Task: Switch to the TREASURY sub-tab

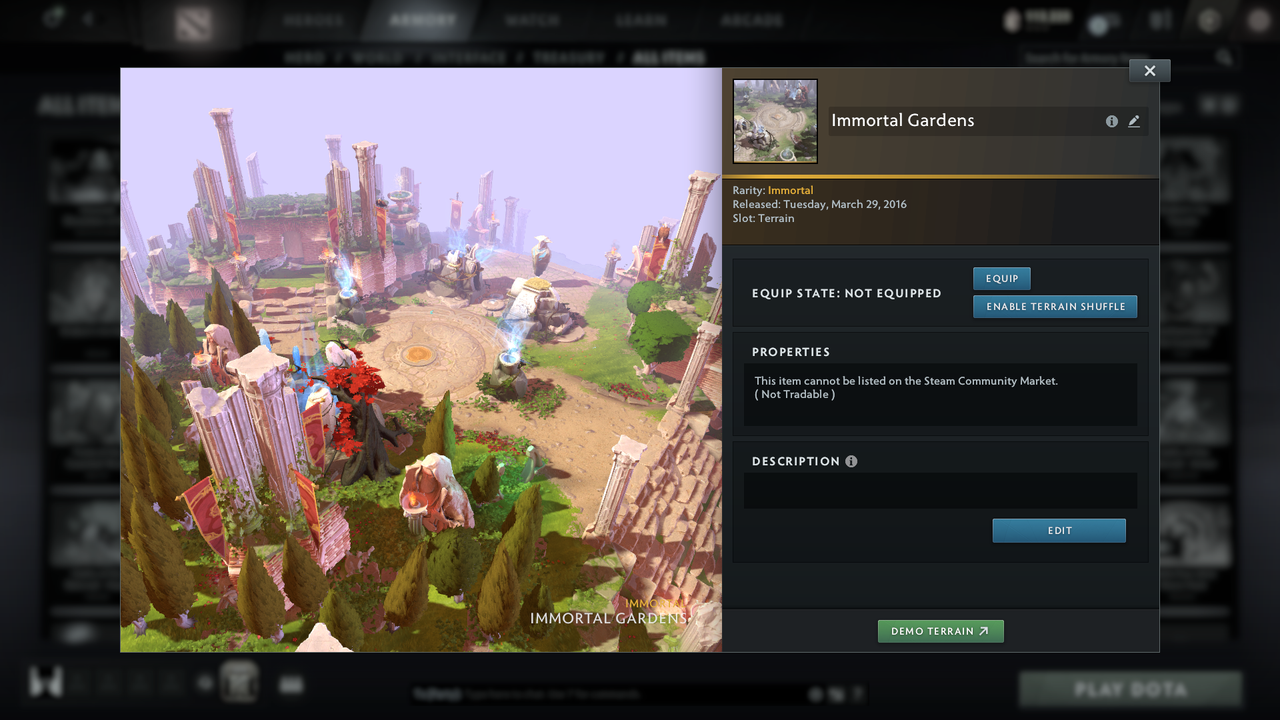Action: pyautogui.click(x=571, y=57)
